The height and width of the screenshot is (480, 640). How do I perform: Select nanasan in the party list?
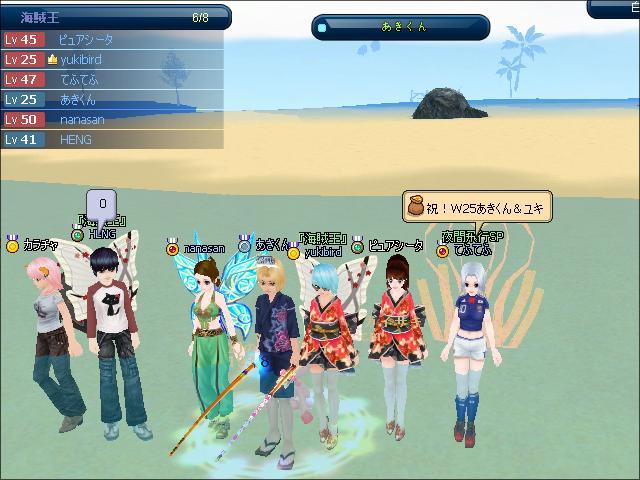pos(110,120)
